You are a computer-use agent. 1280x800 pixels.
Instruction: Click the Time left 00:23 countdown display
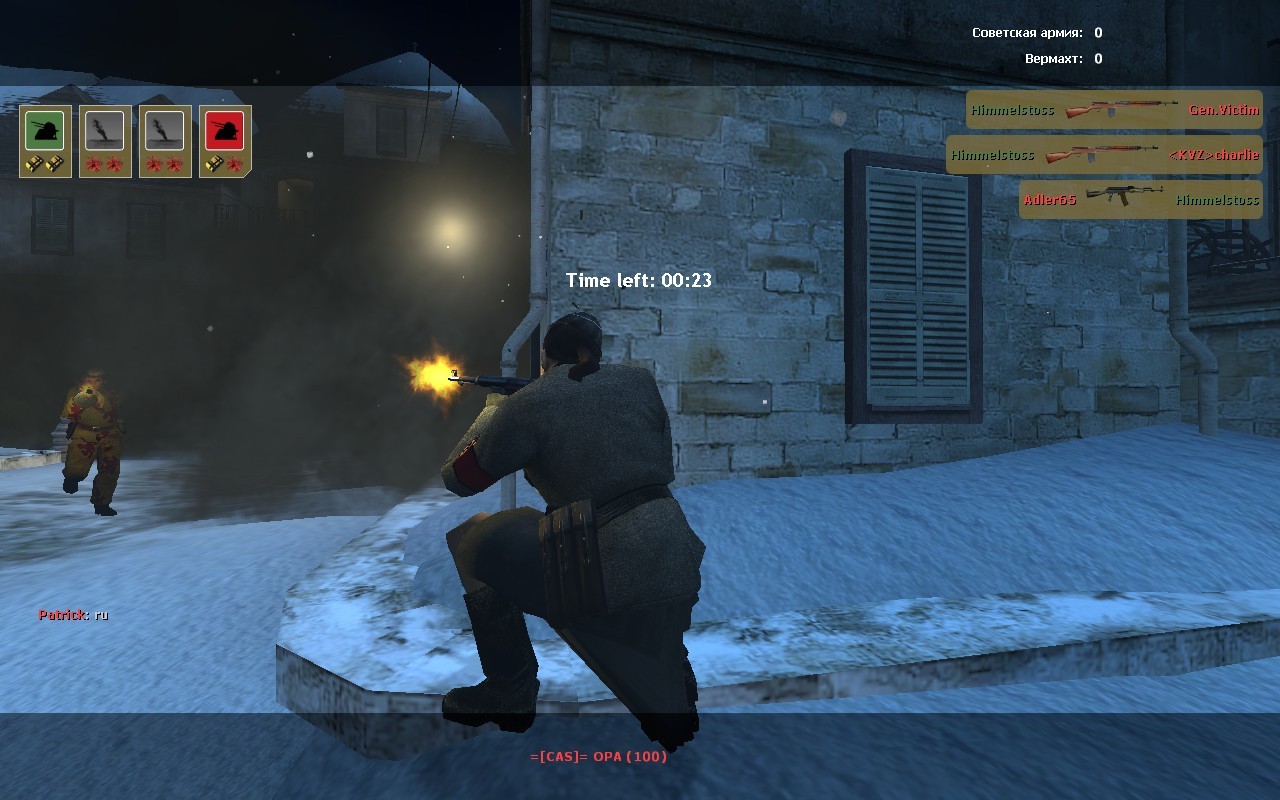point(639,281)
